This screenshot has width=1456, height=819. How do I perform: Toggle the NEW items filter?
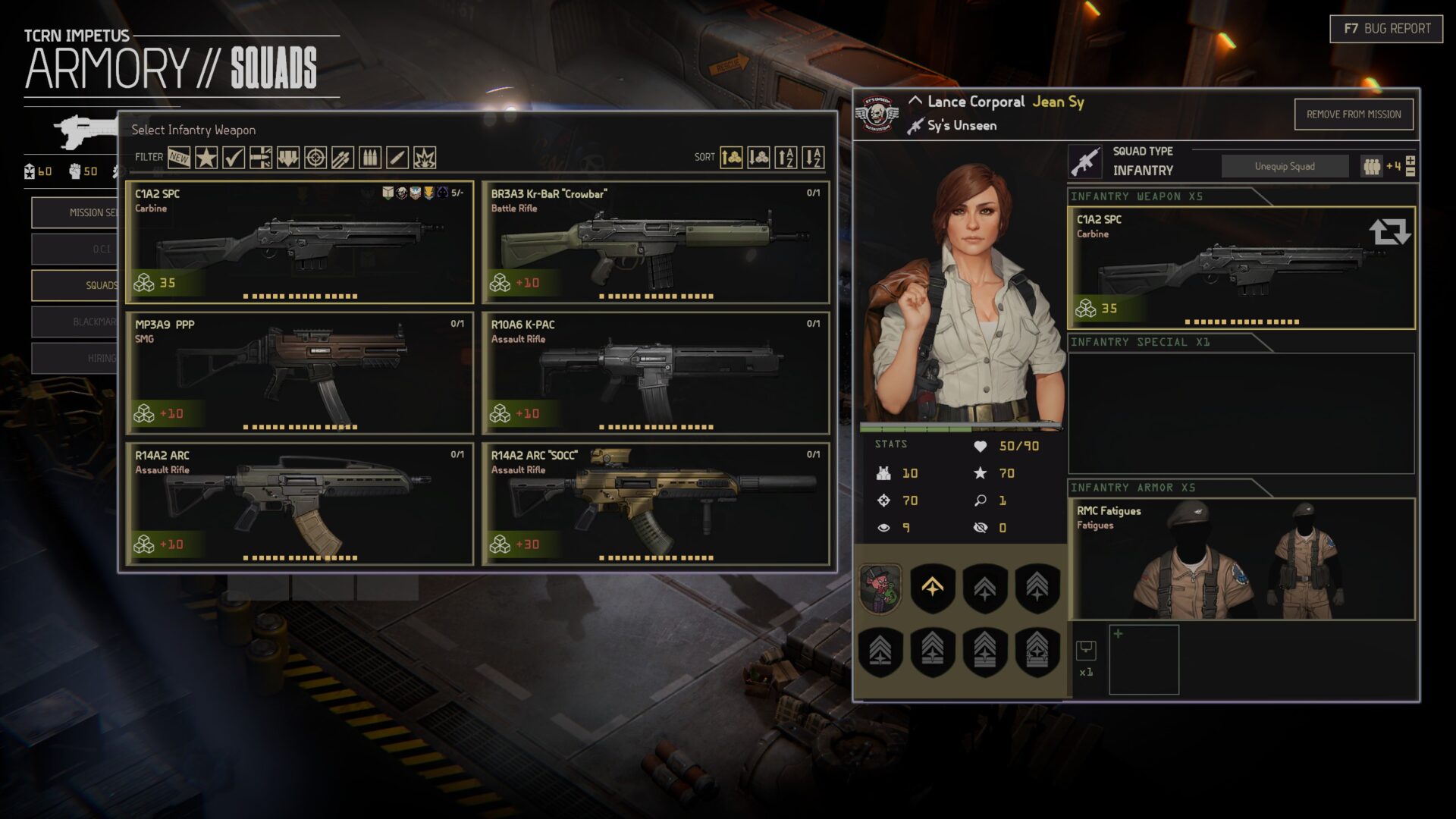pyautogui.click(x=179, y=158)
